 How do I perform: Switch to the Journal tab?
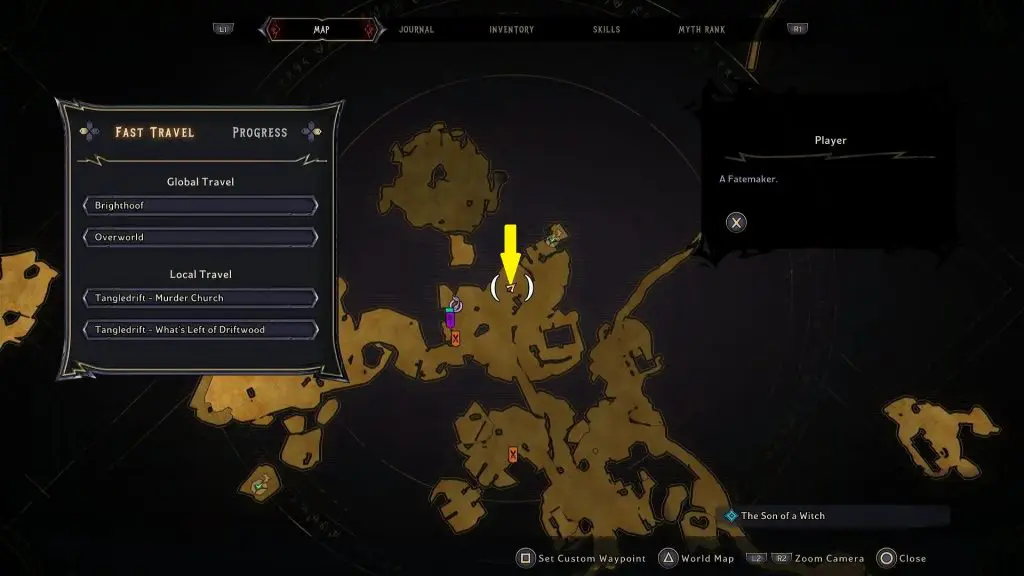tap(416, 30)
